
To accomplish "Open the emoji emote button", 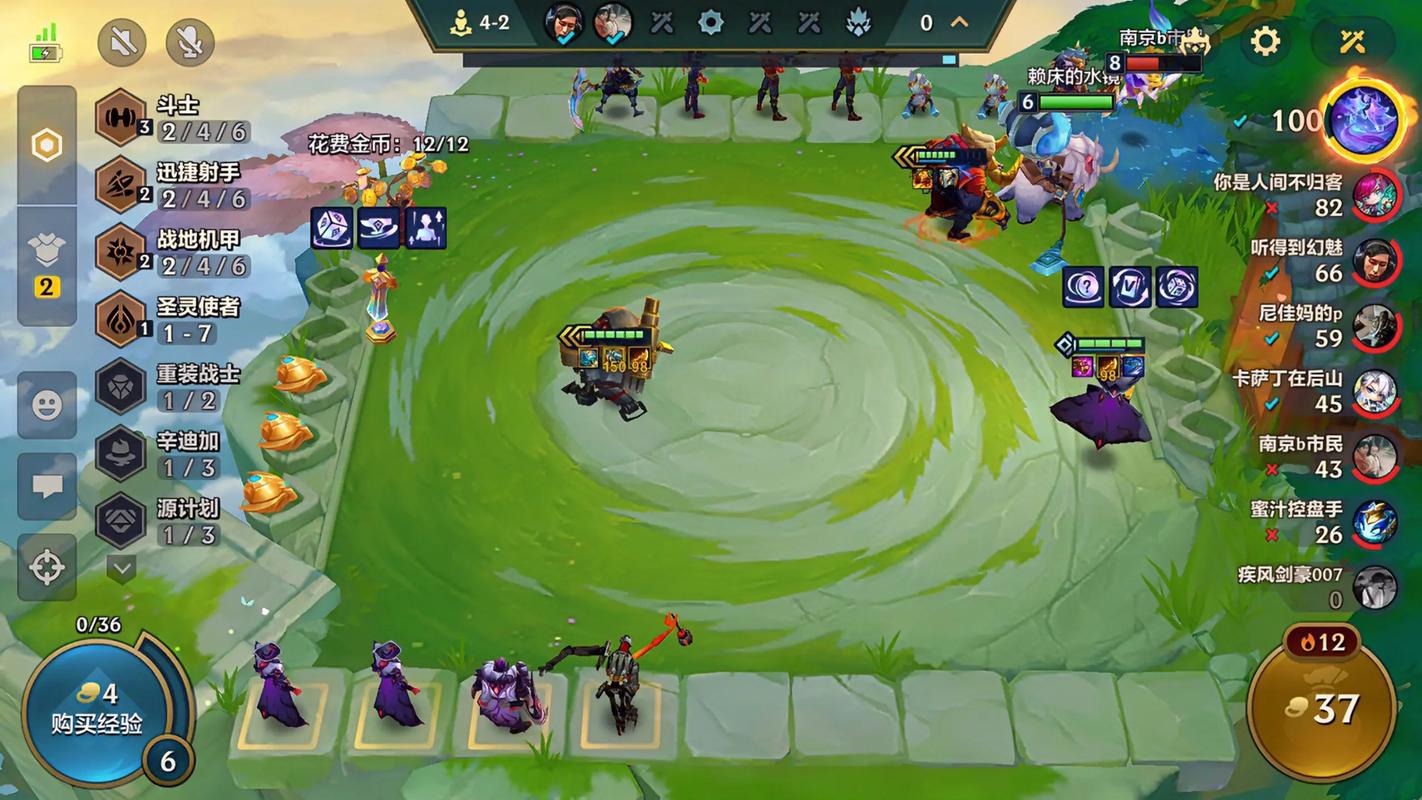I will tap(47, 405).
